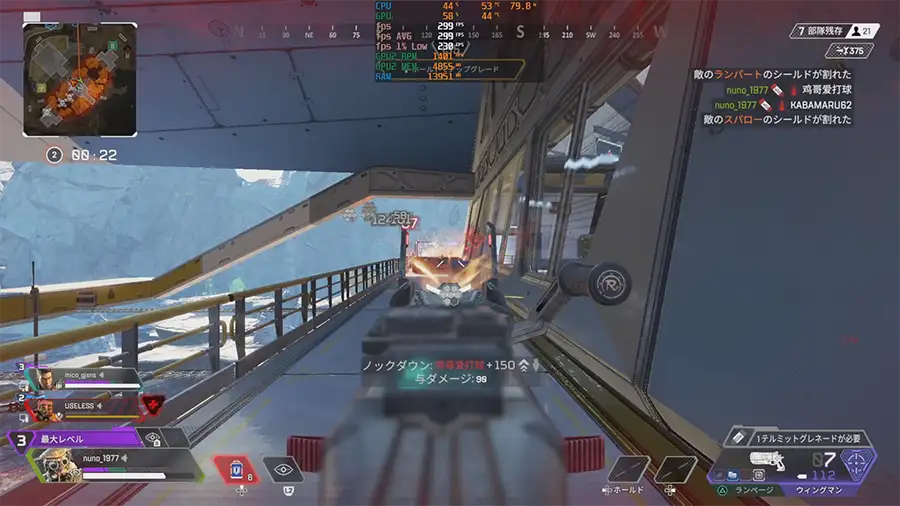The width and height of the screenshot is (900, 506).
Task: Click the テルミットグレネードが必要 requirement notice
Action: click(797, 438)
